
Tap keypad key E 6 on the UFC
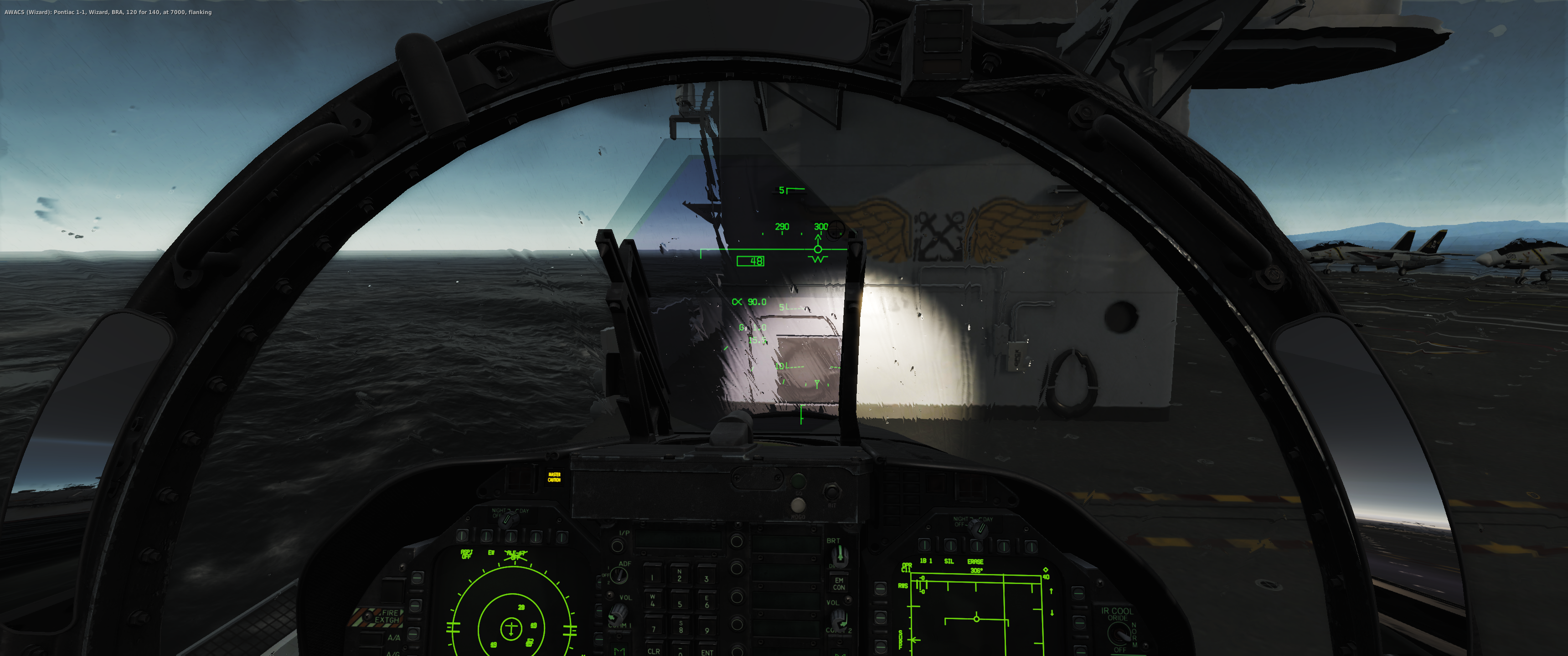click(x=706, y=602)
